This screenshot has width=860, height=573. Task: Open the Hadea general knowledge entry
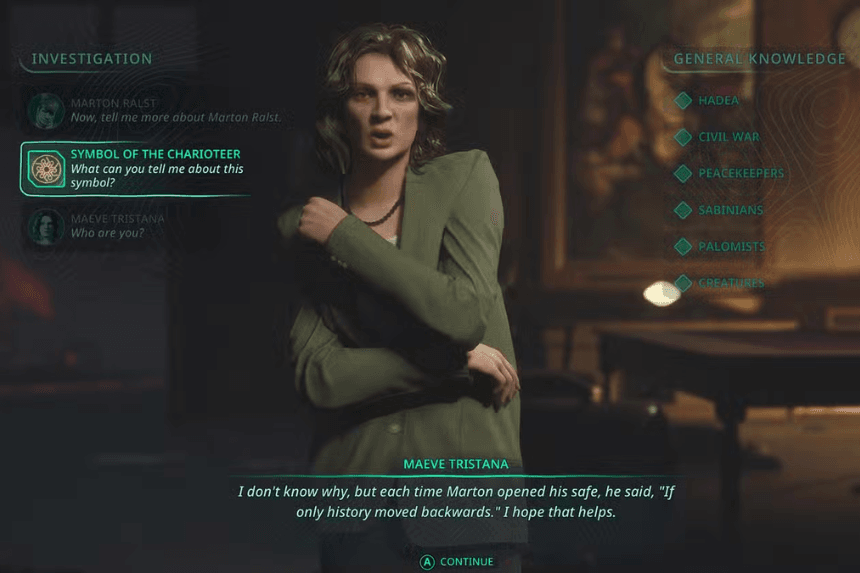716,101
